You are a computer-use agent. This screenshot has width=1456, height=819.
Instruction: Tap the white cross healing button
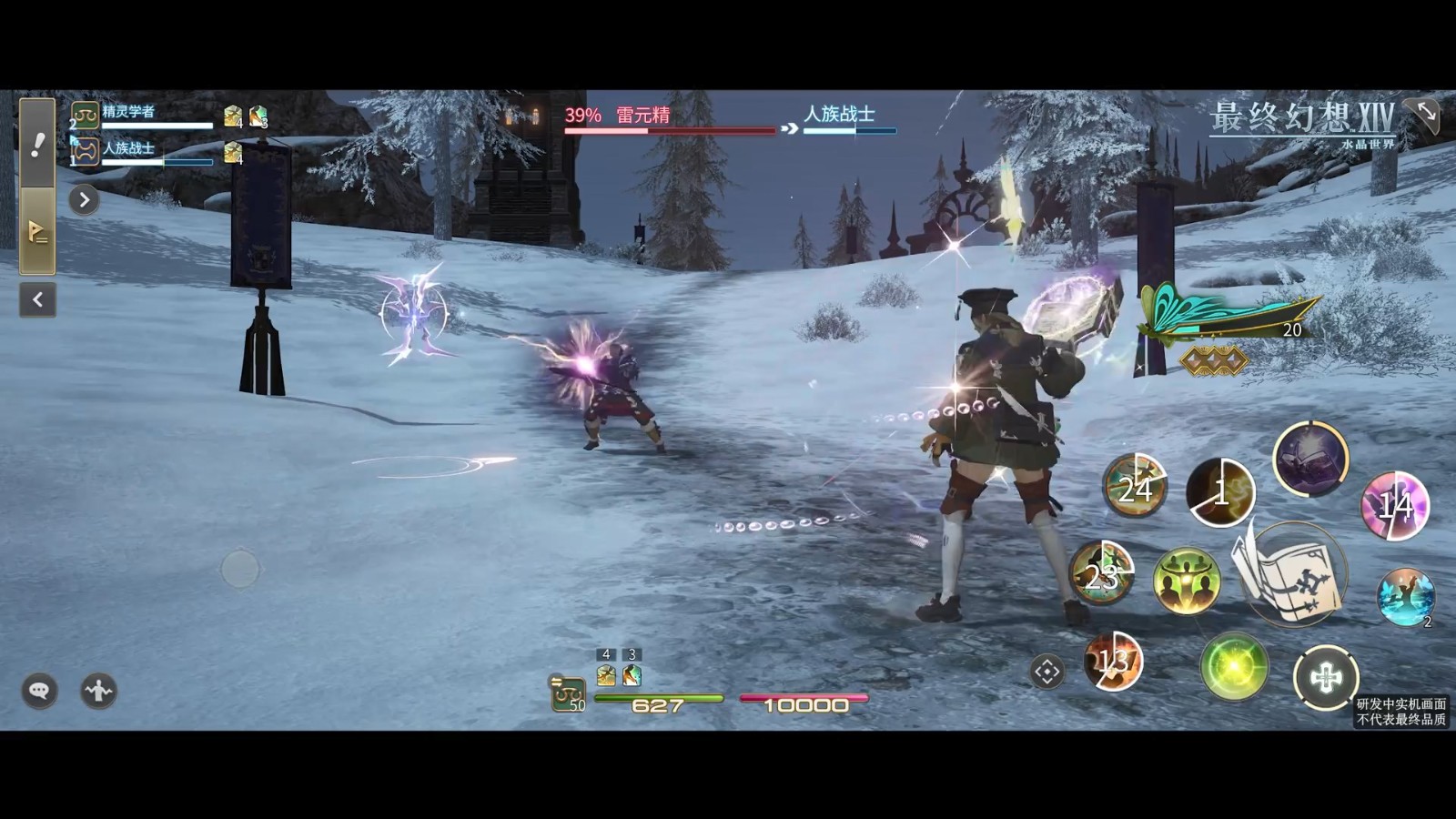[1326, 678]
